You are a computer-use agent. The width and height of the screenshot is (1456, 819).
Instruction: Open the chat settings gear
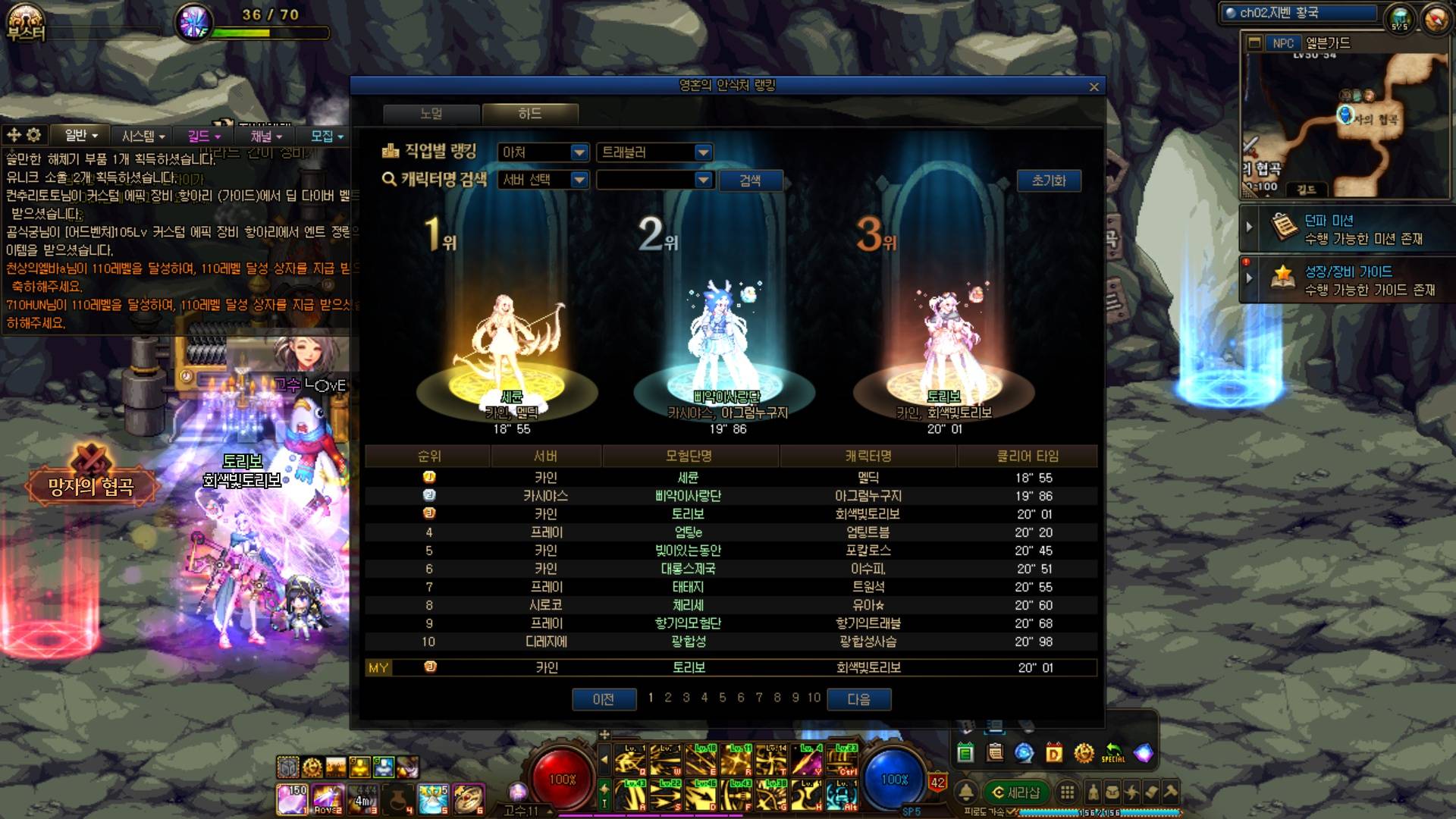(33, 136)
